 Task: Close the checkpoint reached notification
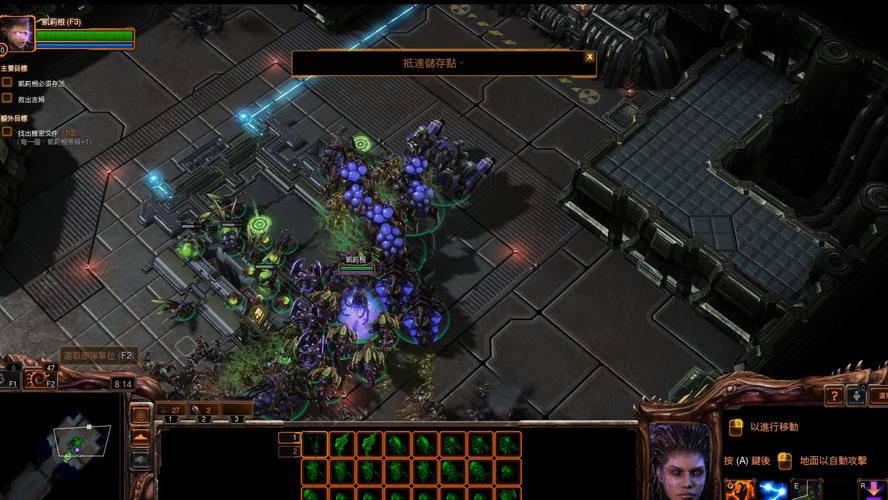click(x=589, y=57)
